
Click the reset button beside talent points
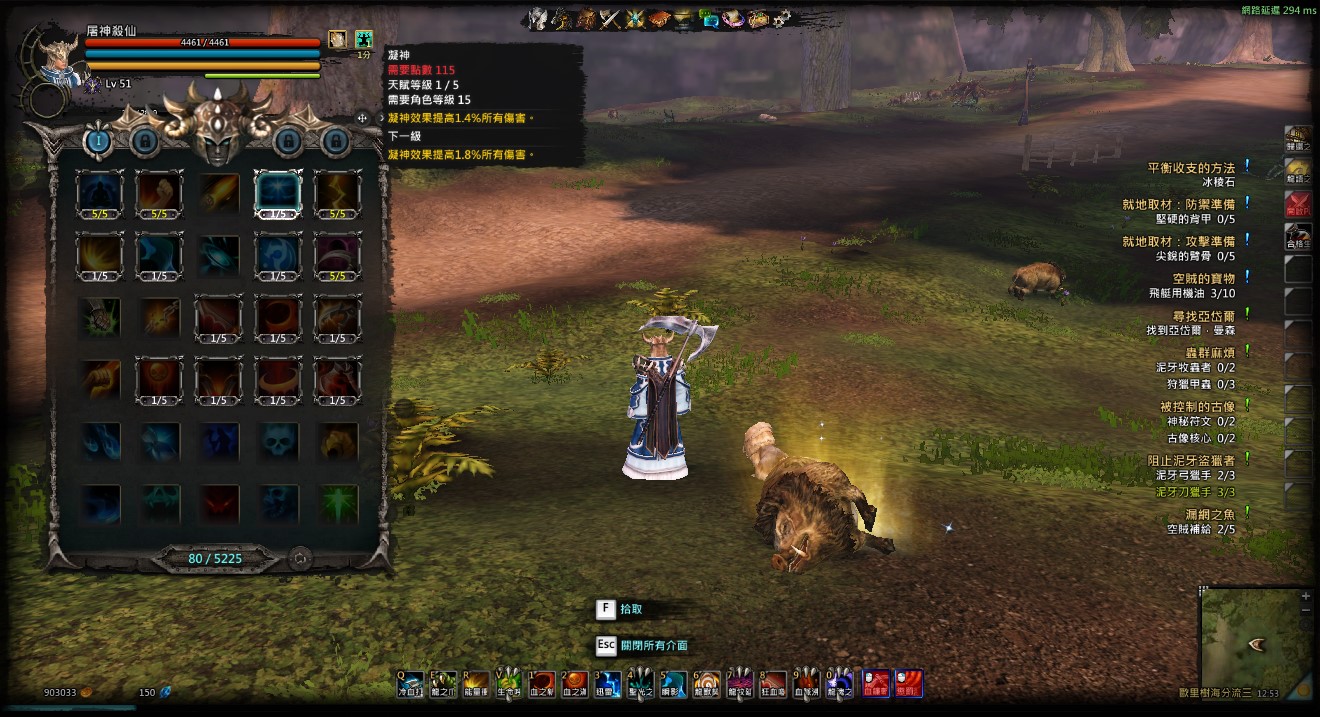[299, 559]
